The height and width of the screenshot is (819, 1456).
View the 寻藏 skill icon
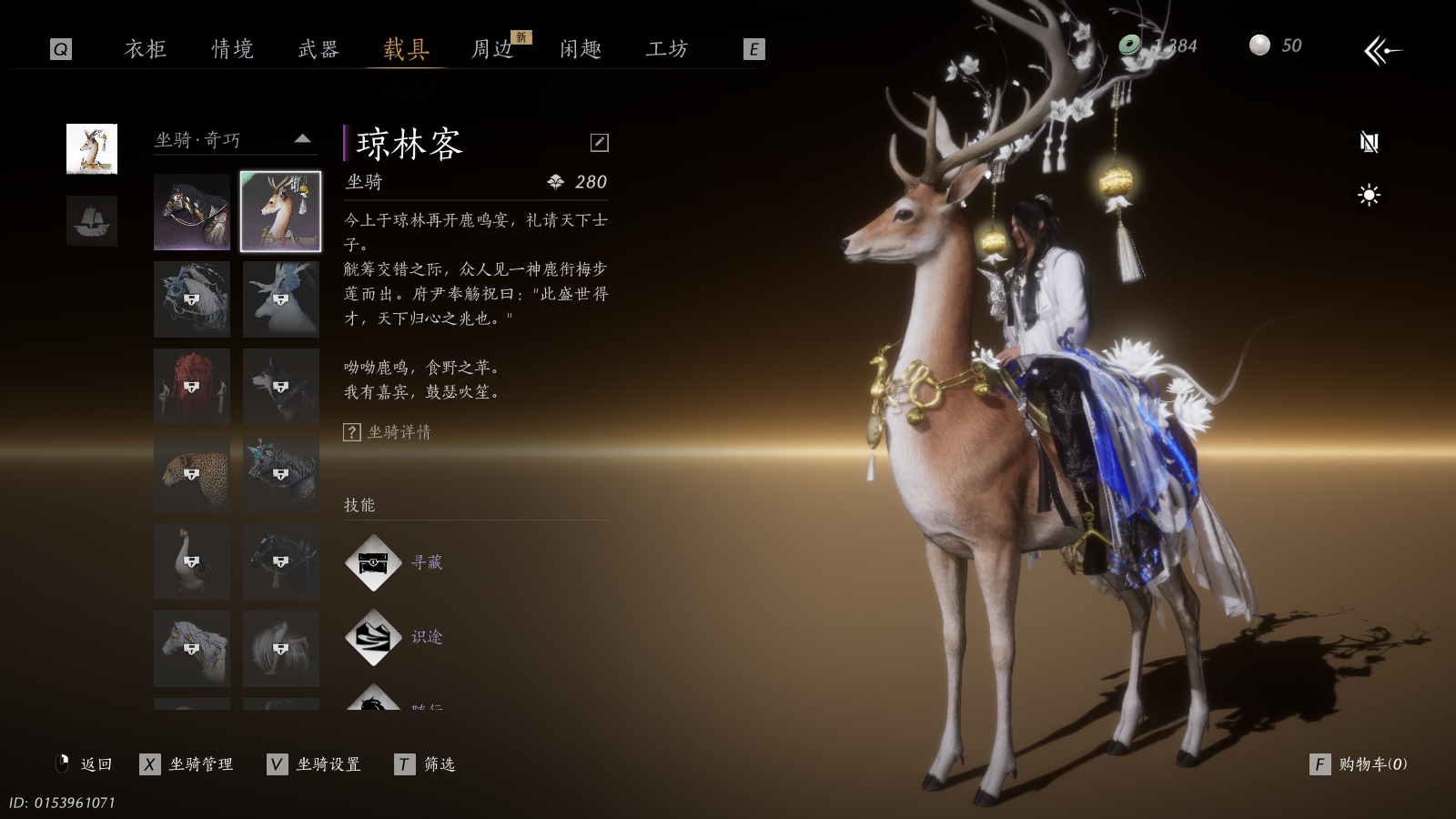[x=373, y=563]
